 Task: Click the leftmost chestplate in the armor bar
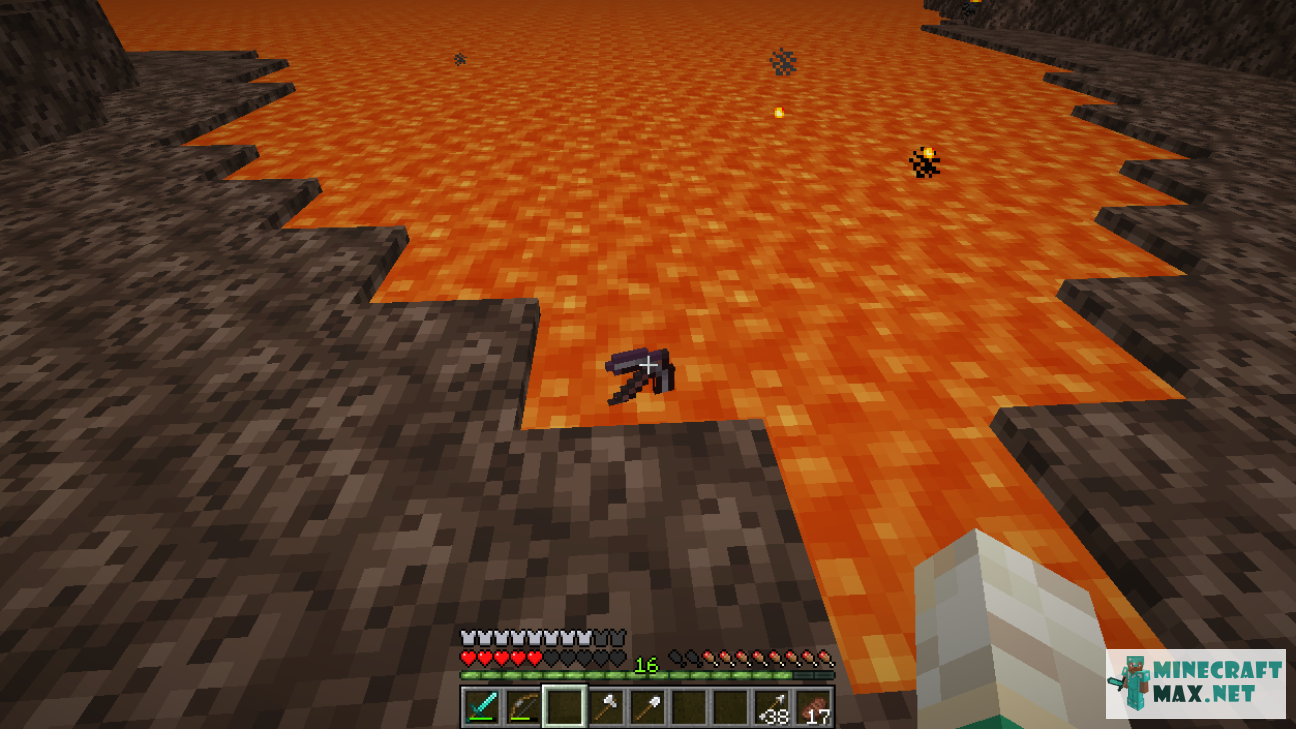click(467, 635)
